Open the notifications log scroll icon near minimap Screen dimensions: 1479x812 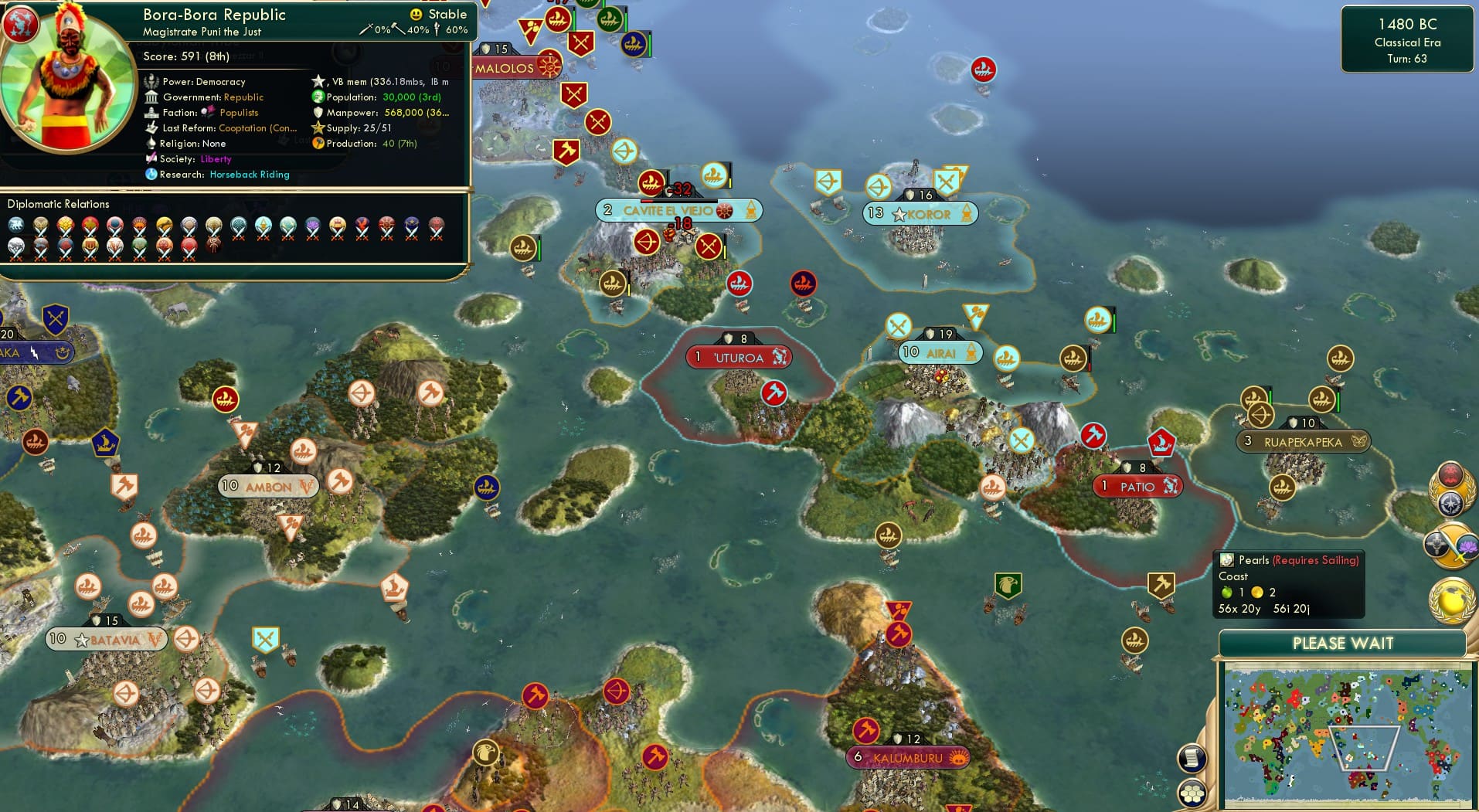click(x=1192, y=759)
